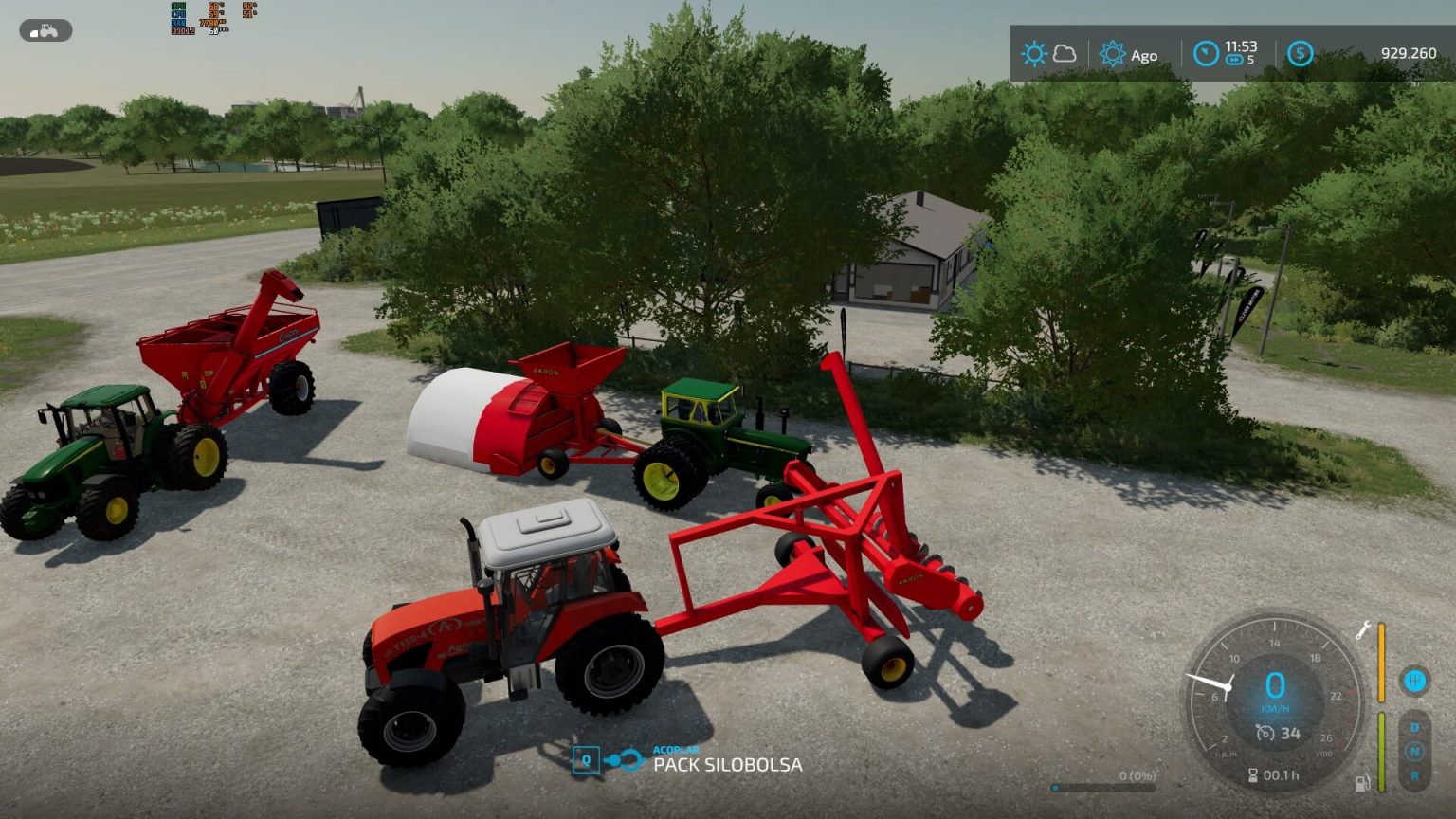Click the fuel pump icon on the dashboard
This screenshot has width=1456, height=819.
coord(1363,781)
